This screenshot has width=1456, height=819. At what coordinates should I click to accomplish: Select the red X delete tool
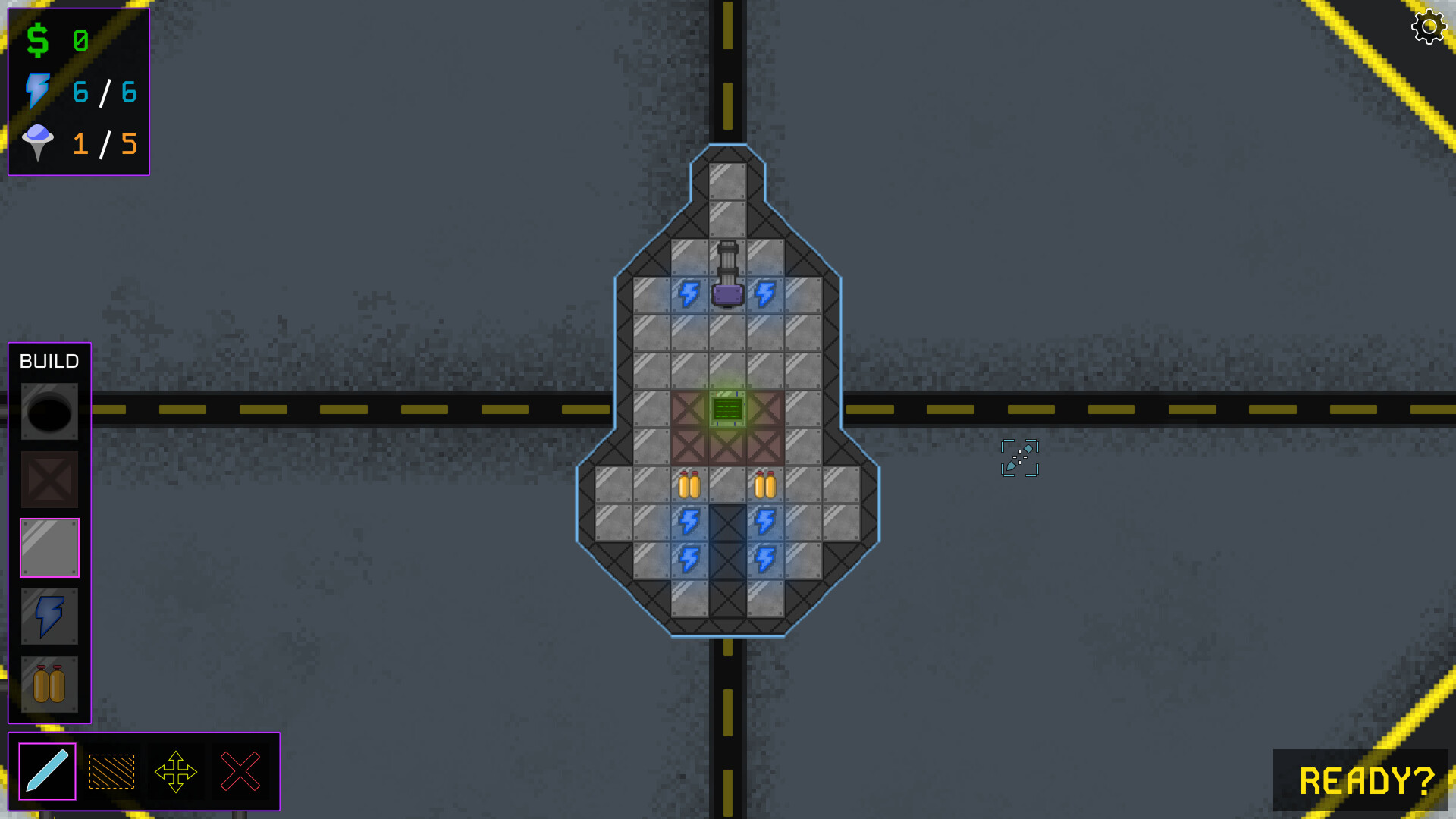[x=240, y=771]
